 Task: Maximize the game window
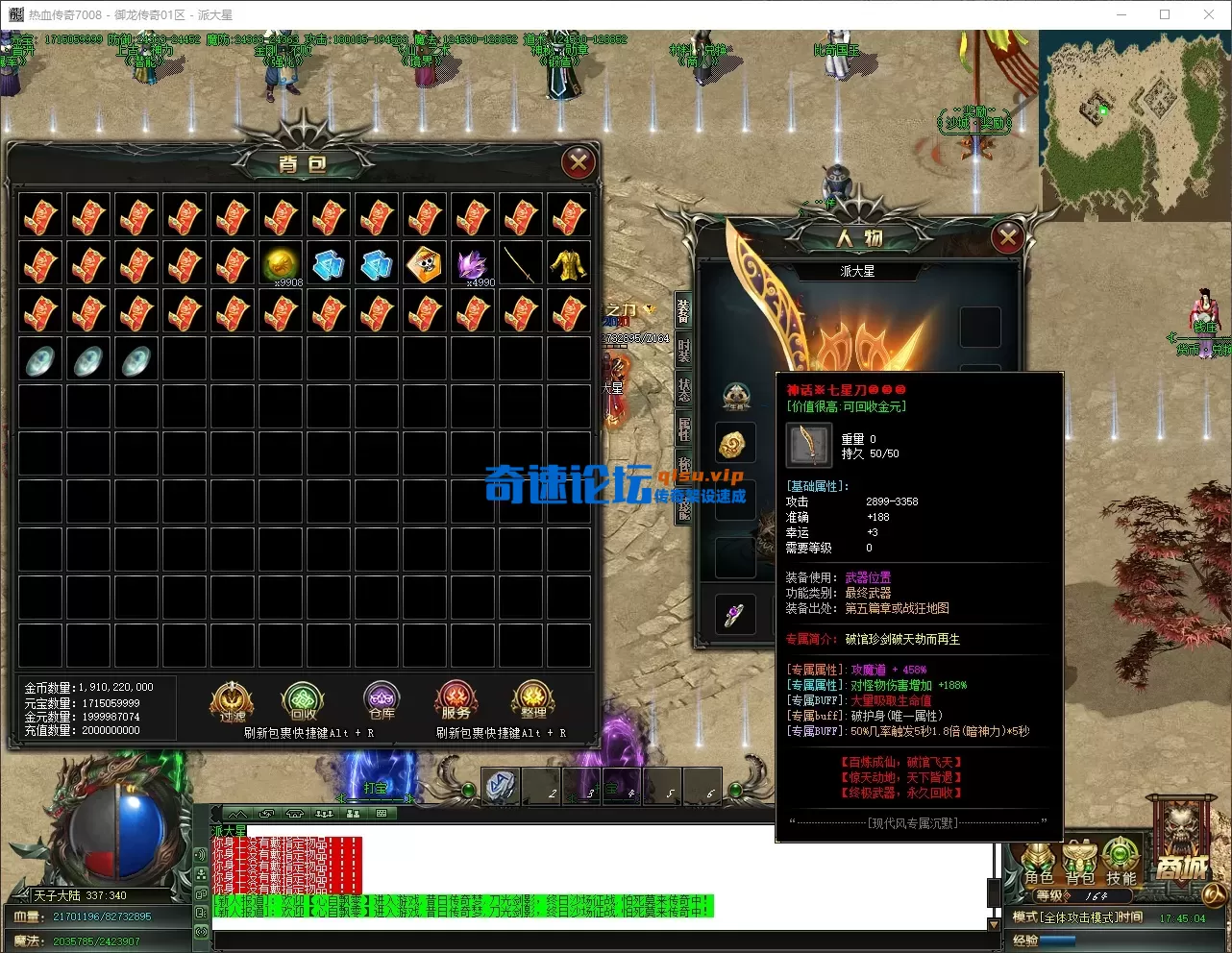(1165, 14)
